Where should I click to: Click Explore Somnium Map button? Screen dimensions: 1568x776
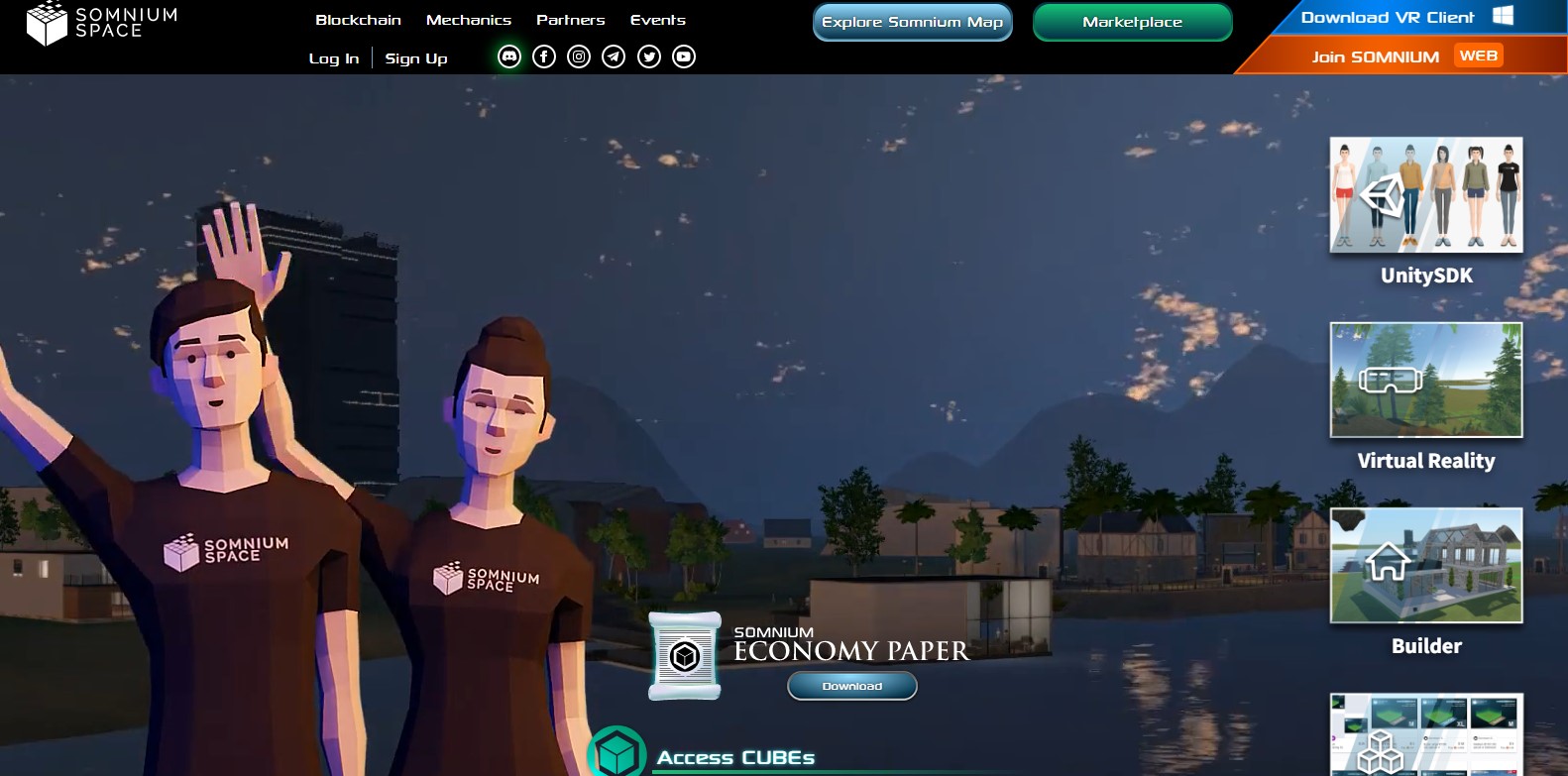[x=912, y=22]
